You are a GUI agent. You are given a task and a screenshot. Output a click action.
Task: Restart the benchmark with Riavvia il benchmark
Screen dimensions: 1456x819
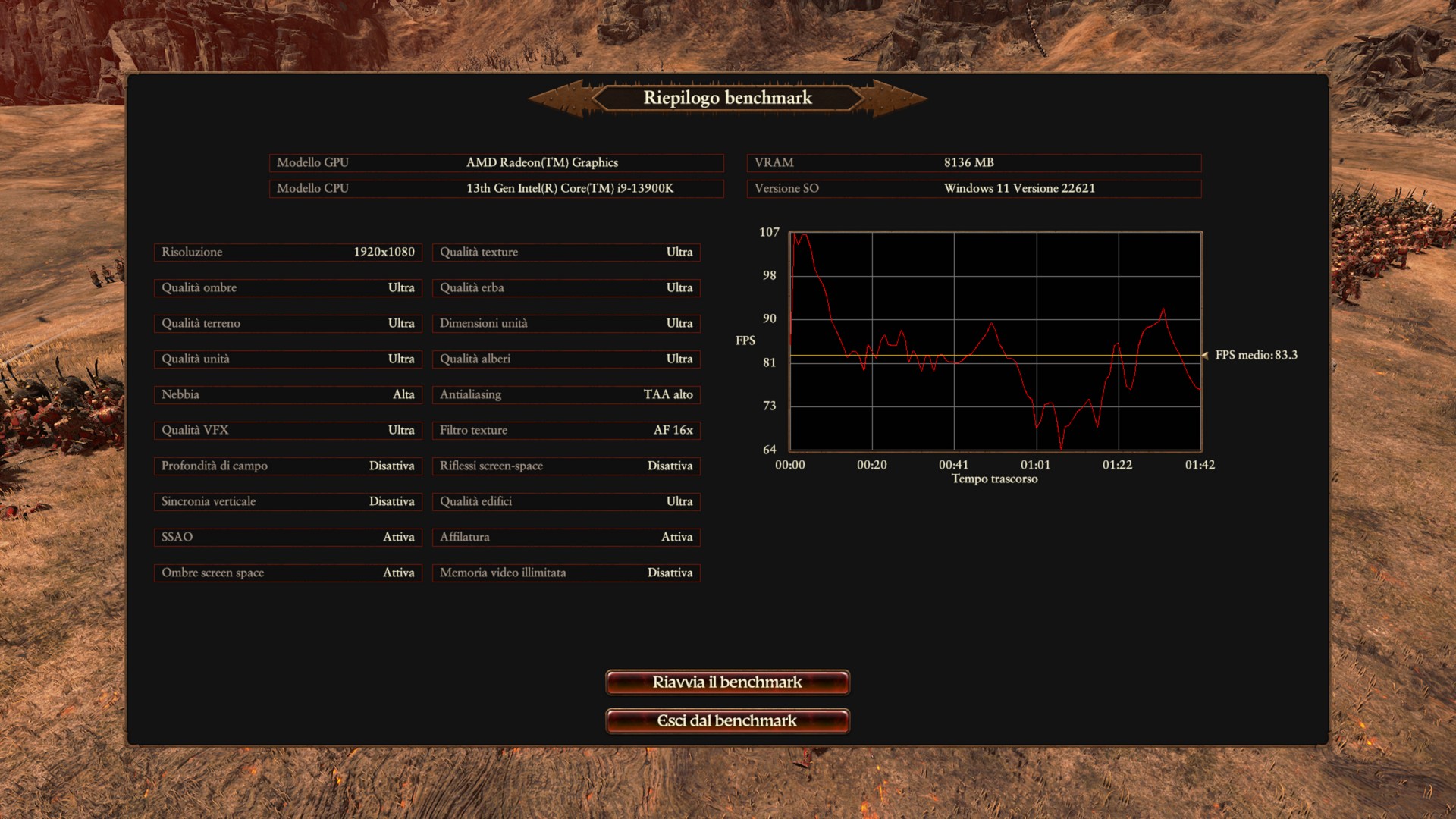727,682
